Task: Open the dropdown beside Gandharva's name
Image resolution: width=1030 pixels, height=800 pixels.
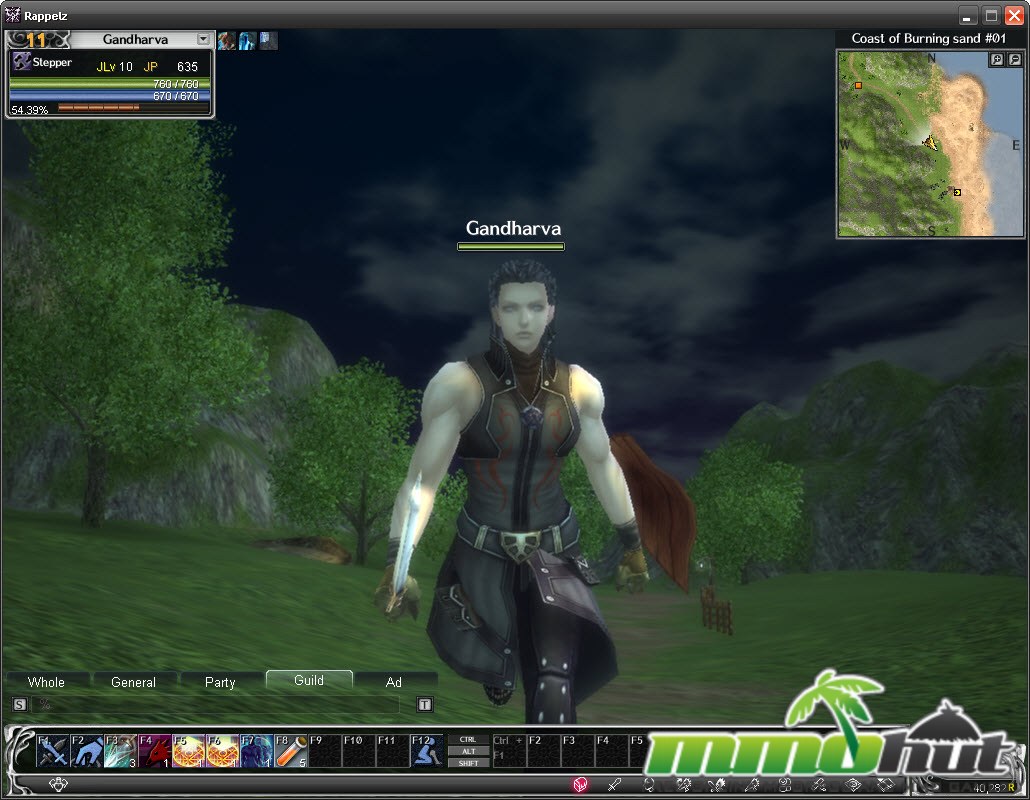Action: (204, 40)
